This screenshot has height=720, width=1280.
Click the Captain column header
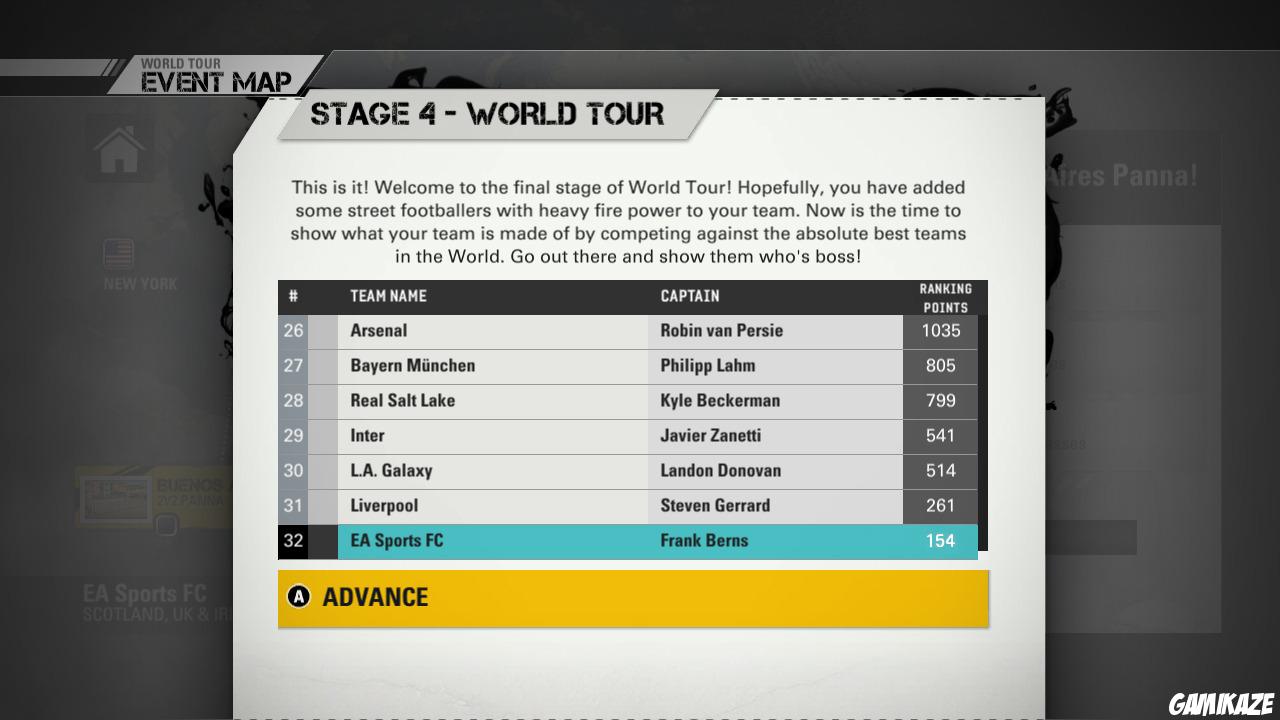[688, 296]
